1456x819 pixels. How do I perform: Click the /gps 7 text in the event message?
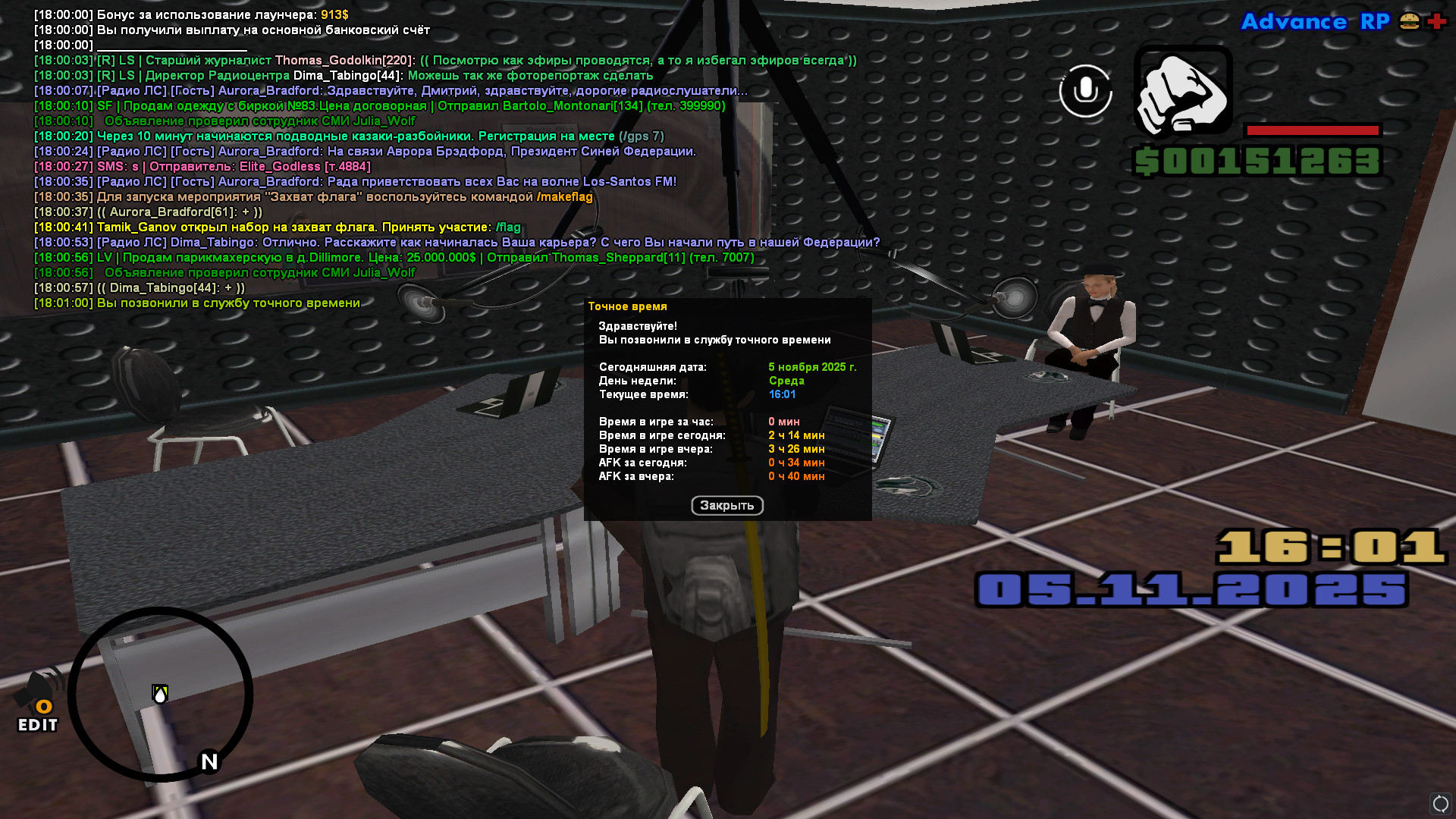click(641, 136)
